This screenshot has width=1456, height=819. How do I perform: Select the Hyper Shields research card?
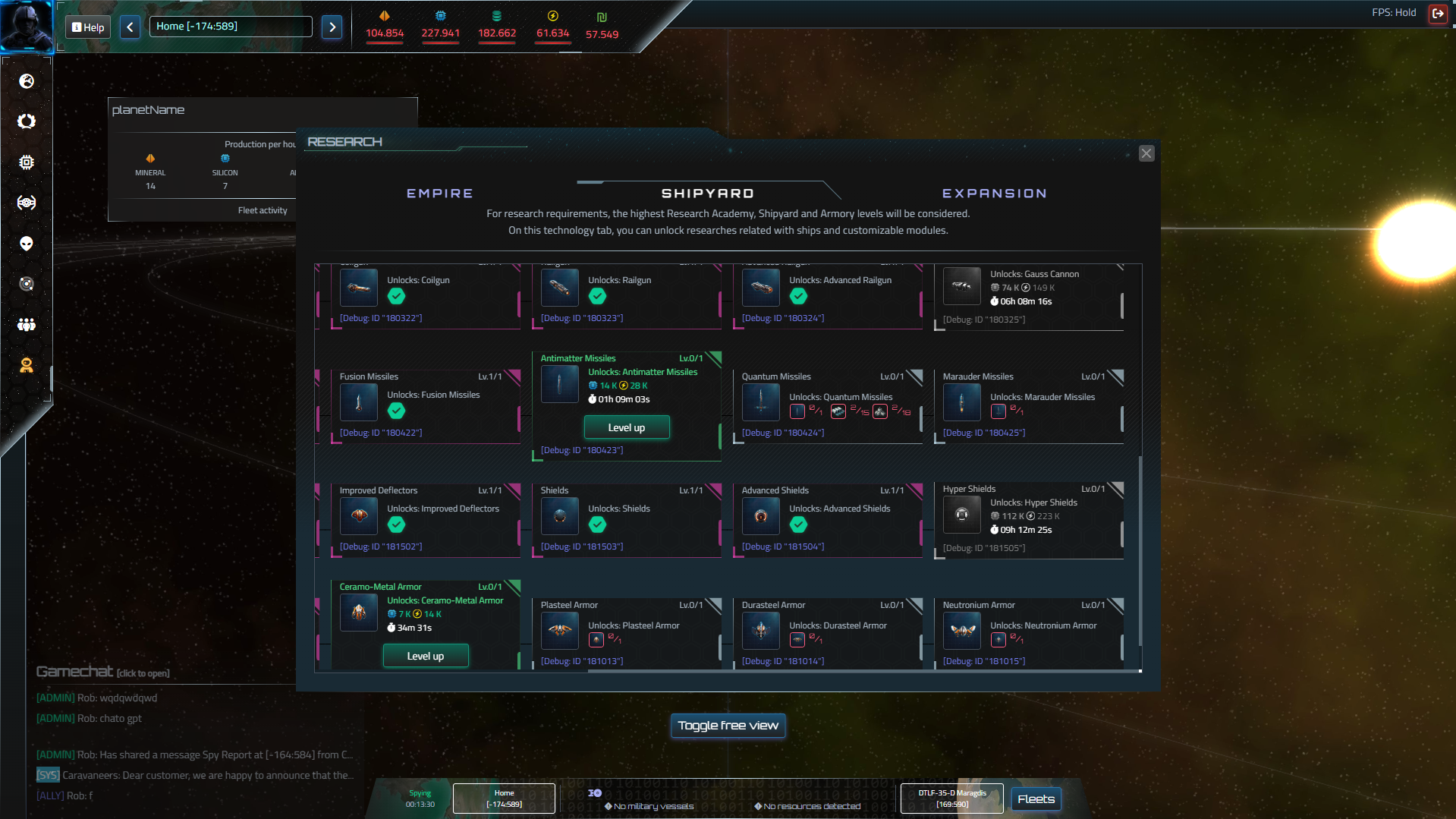click(x=1028, y=520)
